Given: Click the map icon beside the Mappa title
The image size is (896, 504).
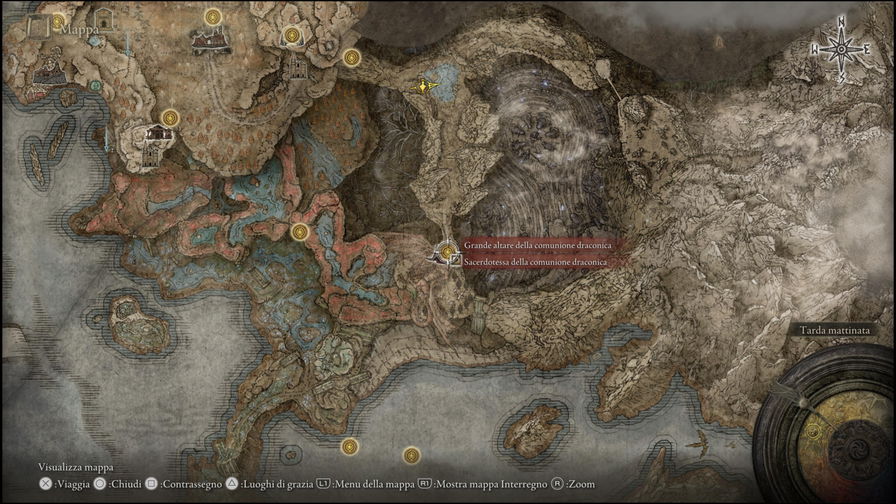Looking at the screenshot, I should click(40, 27).
